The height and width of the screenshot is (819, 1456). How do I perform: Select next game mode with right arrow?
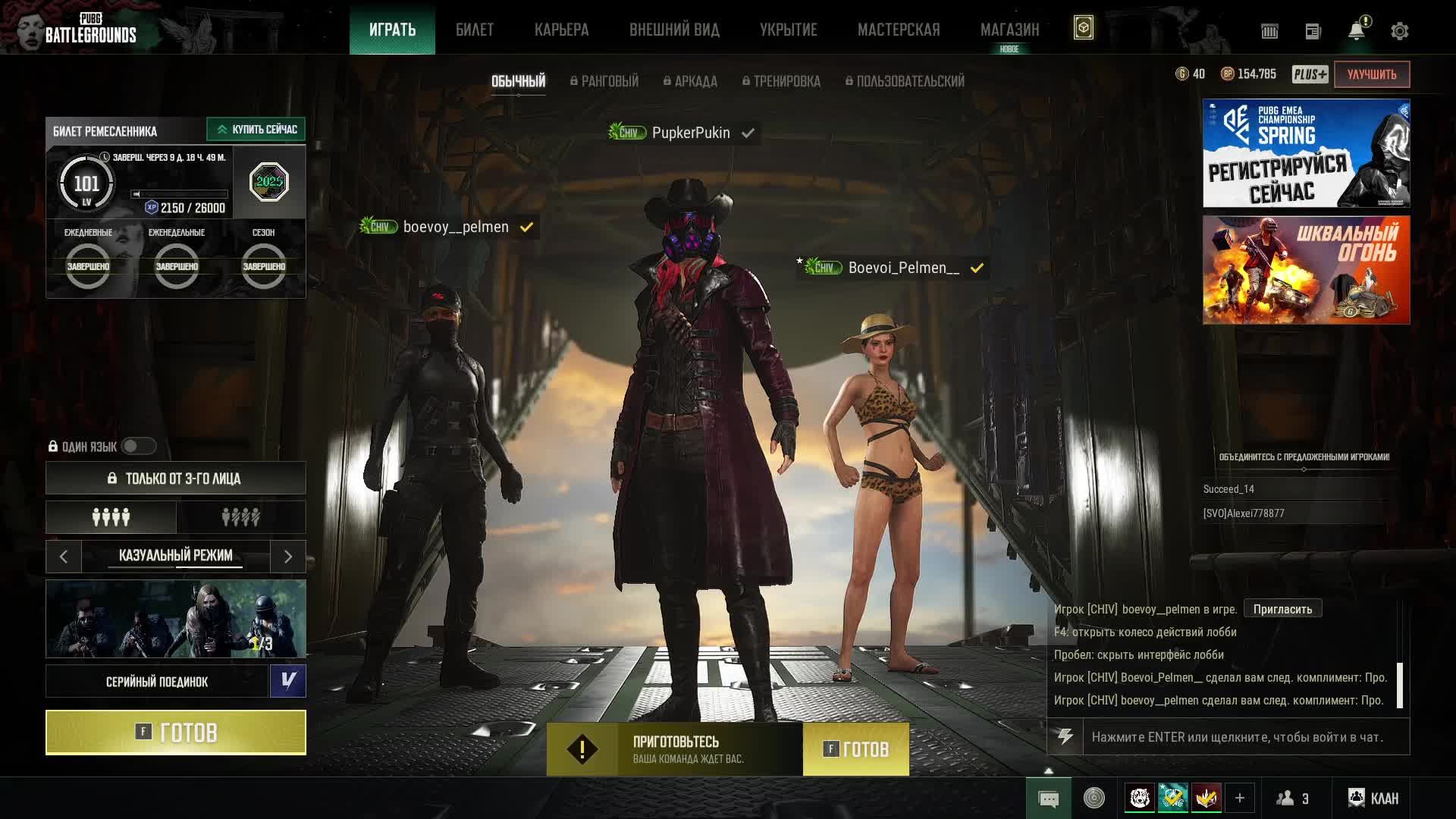pos(288,557)
